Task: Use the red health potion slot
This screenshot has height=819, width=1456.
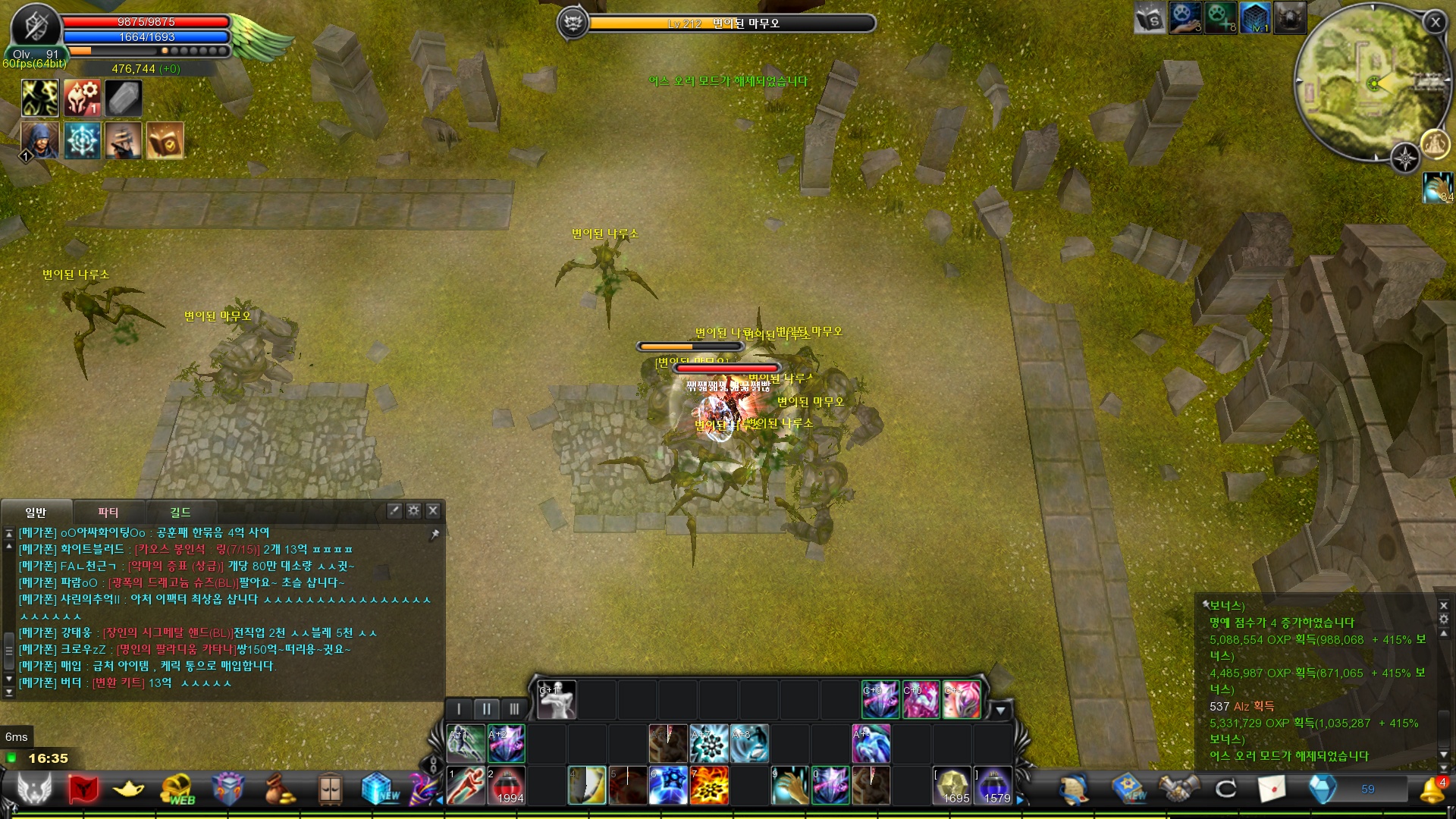Action: [x=507, y=785]
